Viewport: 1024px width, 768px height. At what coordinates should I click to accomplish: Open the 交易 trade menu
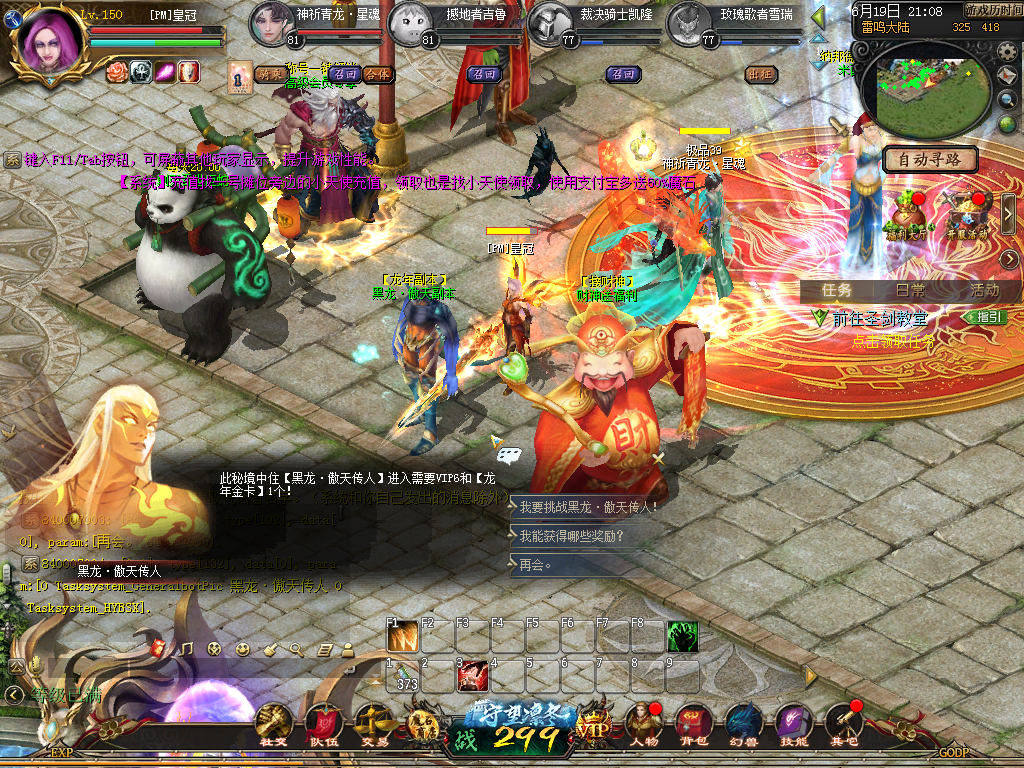(374, 724)
